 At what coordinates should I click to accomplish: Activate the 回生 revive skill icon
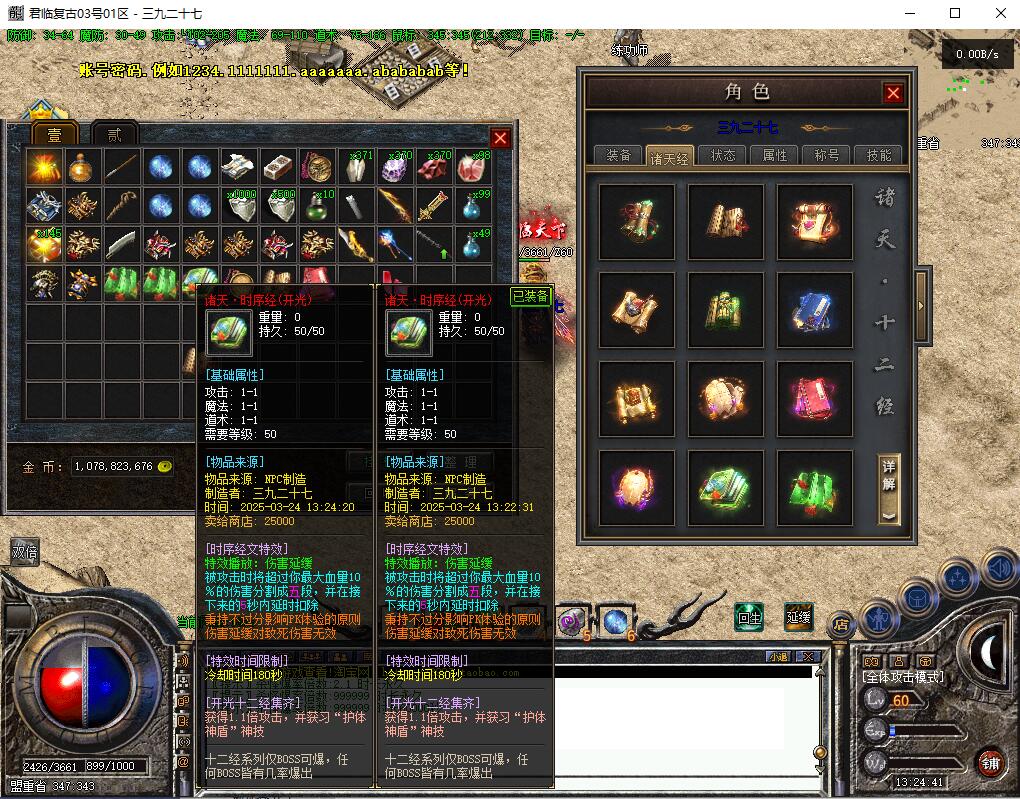[749, 617]
